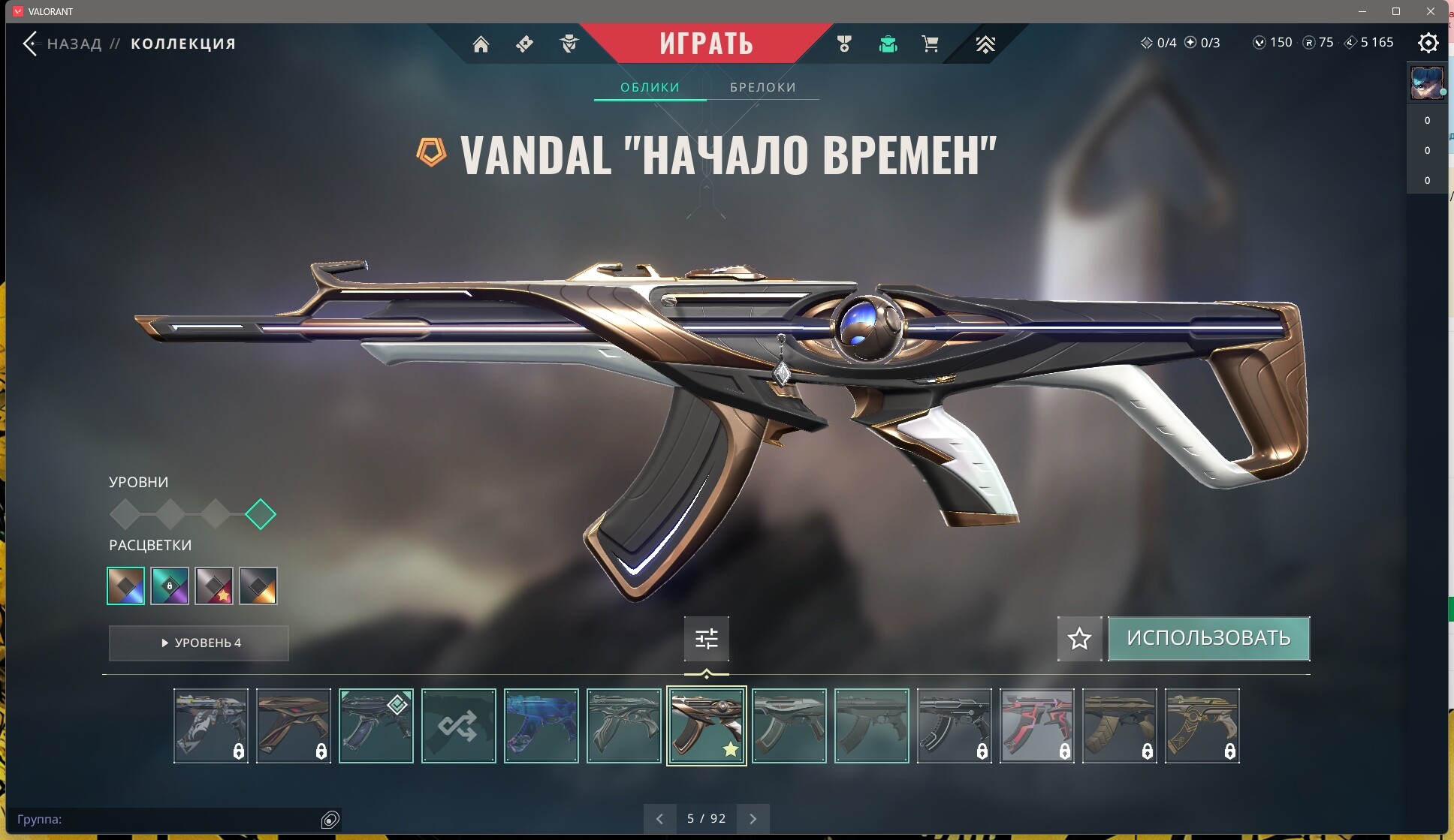Image resolution: width=1454 pixels, height=840 pixels.
Task: Go to the next skins page
Action: tap(753, 819)
